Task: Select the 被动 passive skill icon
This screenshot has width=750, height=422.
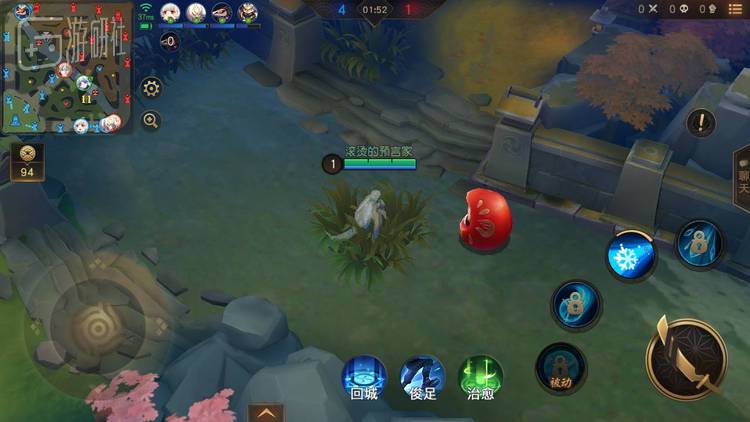Action: 561,368
